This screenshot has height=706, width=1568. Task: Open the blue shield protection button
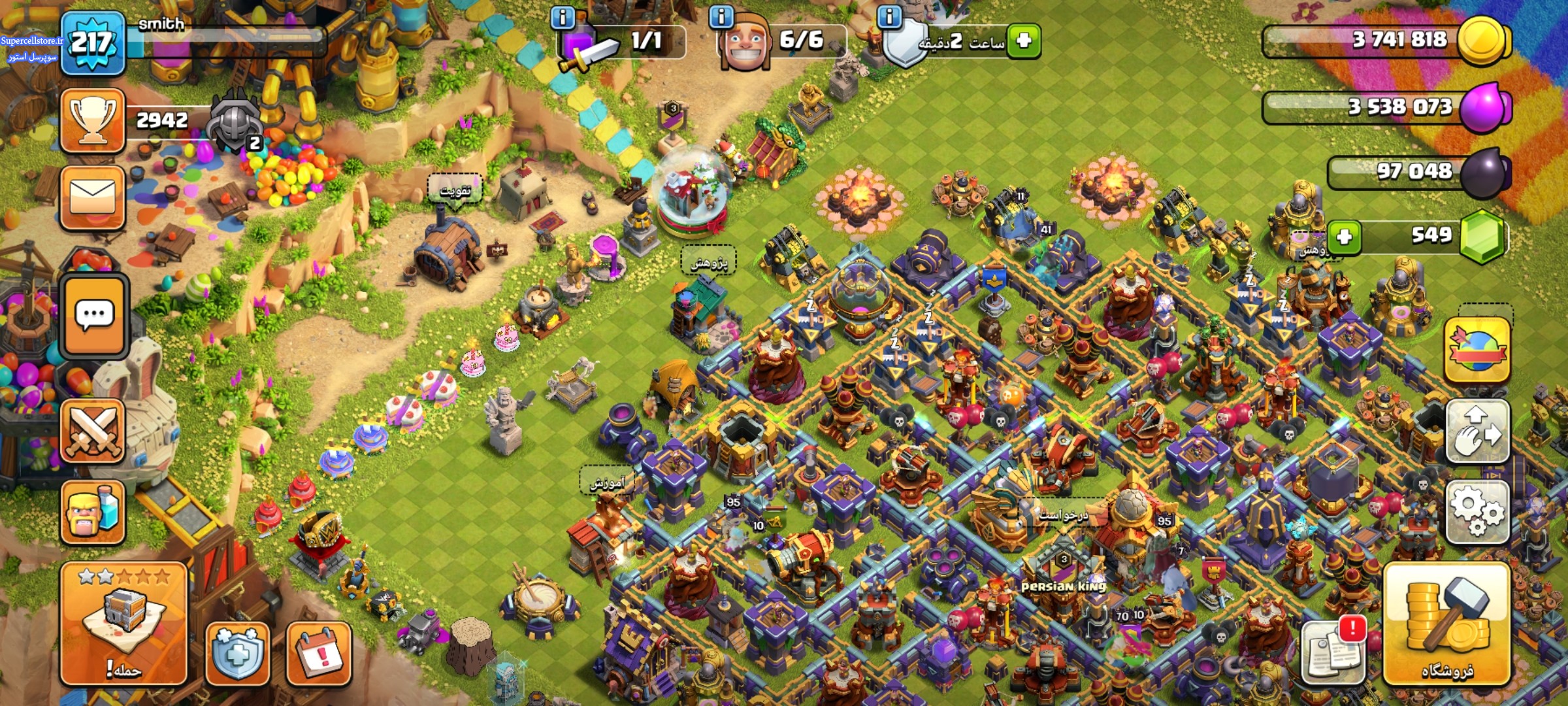pos(237,654)
